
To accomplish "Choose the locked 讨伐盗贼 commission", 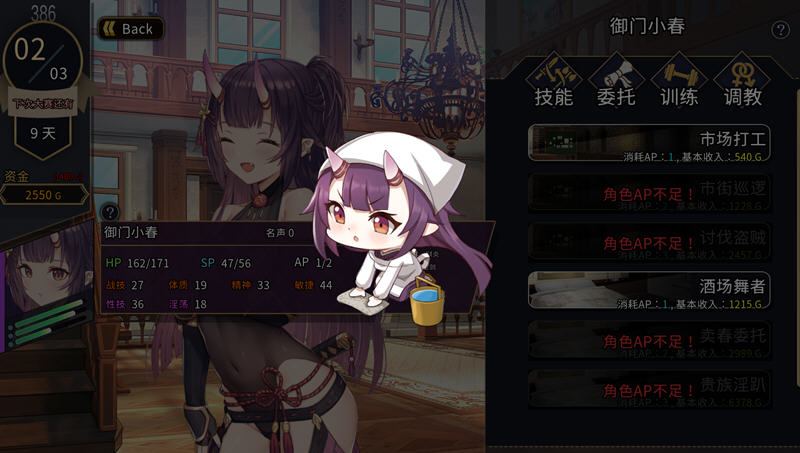I will click(x=649, y=241).
